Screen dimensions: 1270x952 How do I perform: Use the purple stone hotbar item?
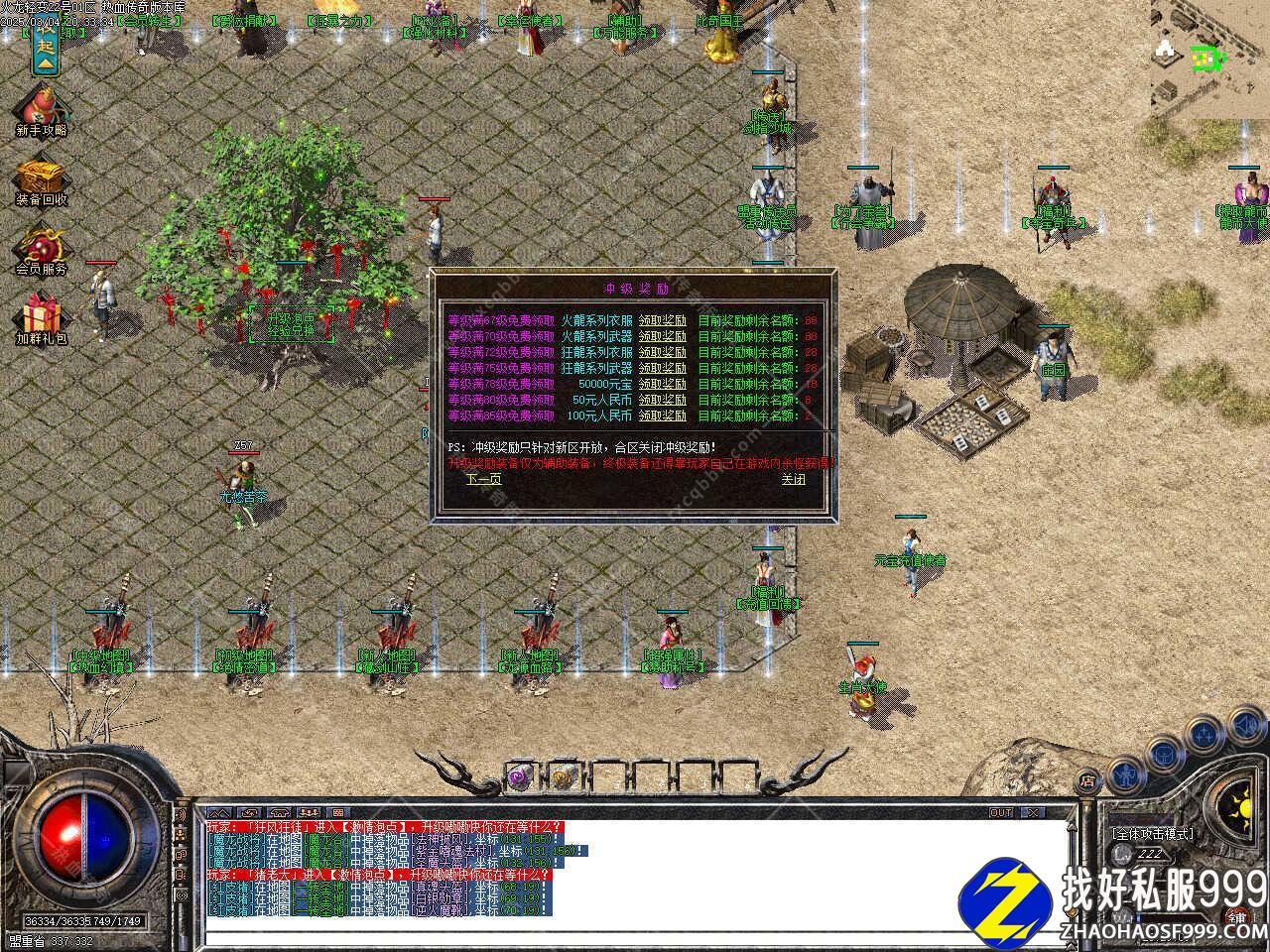coord(520,778)
